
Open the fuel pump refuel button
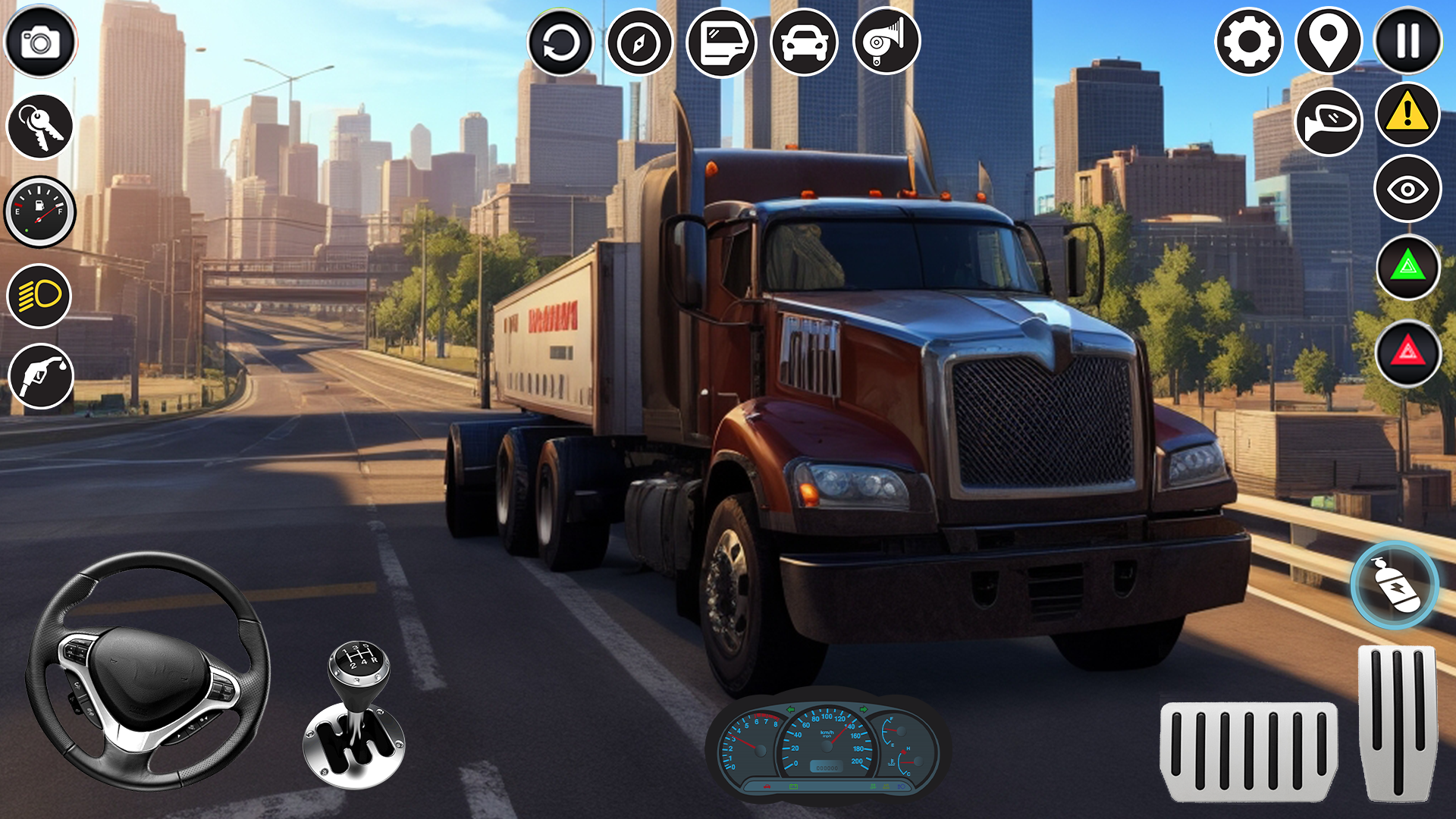point(41,376)
